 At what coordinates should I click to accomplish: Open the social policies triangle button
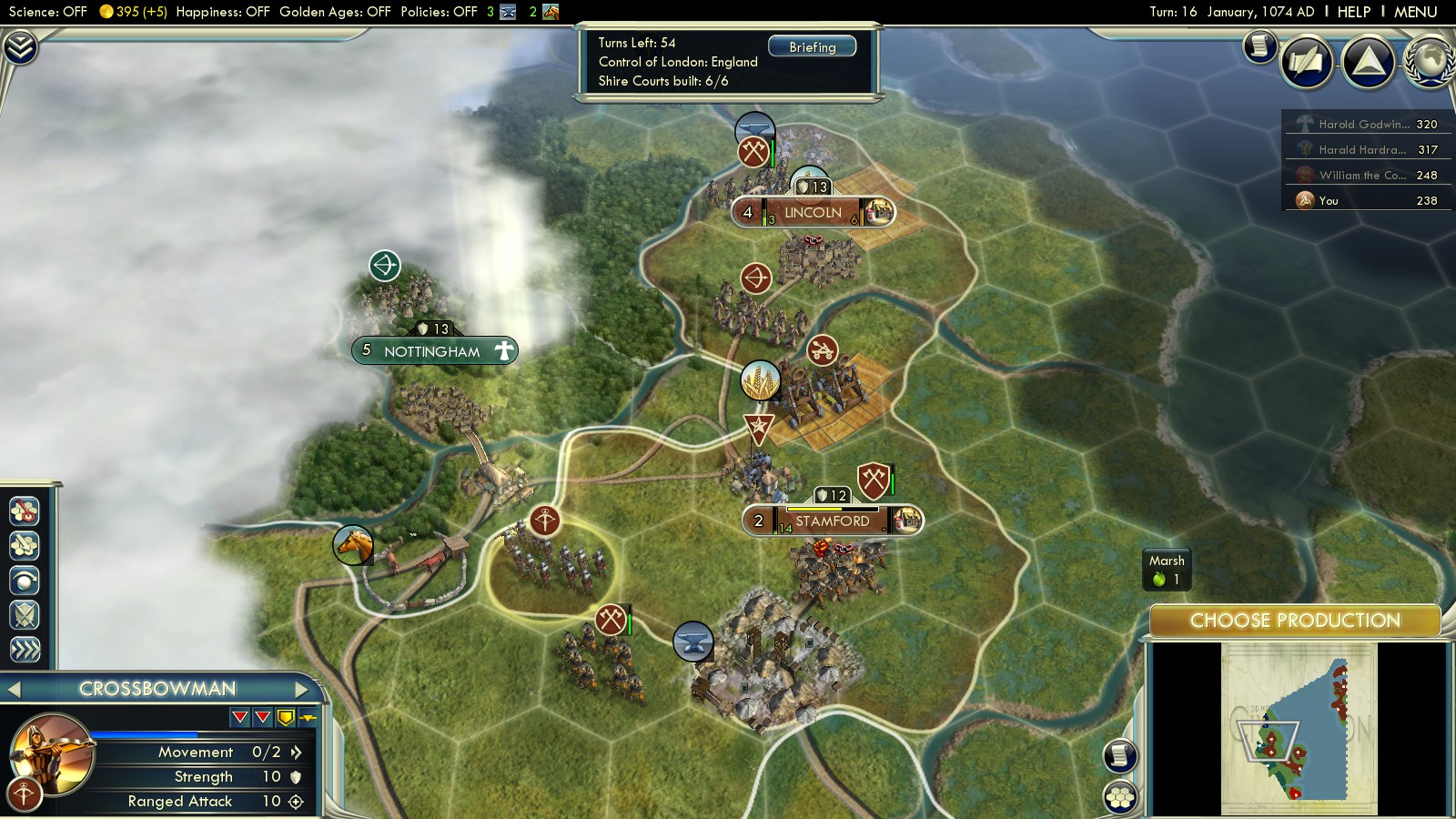point(1369,62)
